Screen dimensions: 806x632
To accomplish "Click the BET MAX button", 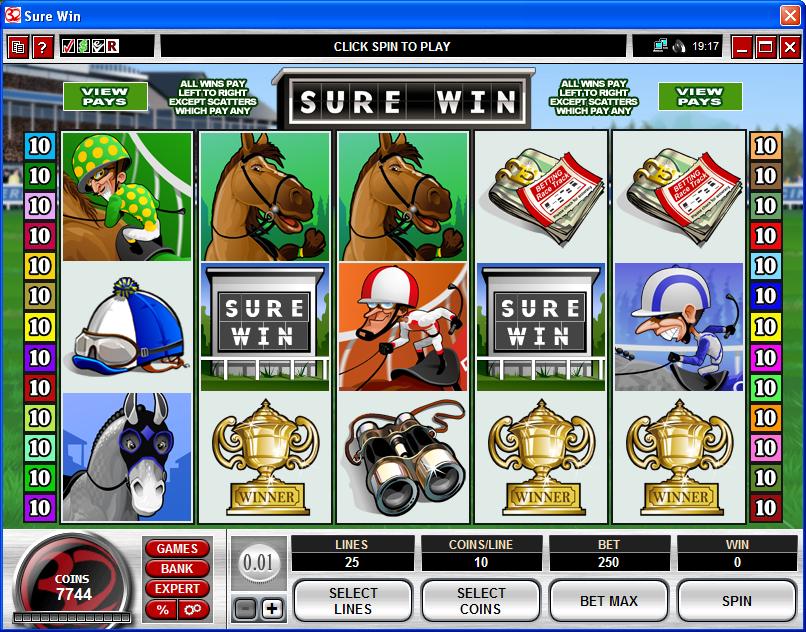I will pos(608,601).
